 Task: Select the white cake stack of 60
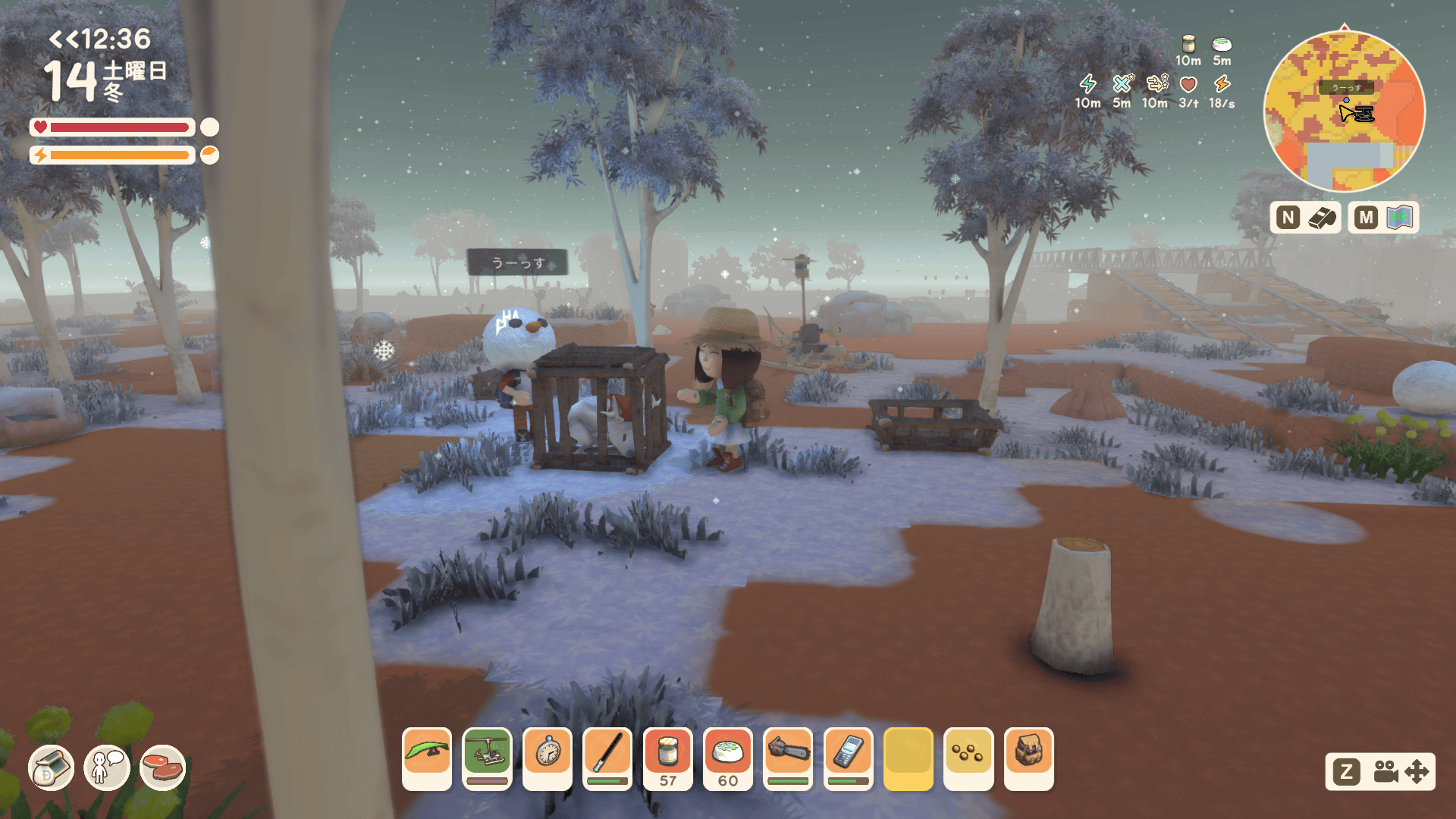pyautogui.click(x=728, y=758)
